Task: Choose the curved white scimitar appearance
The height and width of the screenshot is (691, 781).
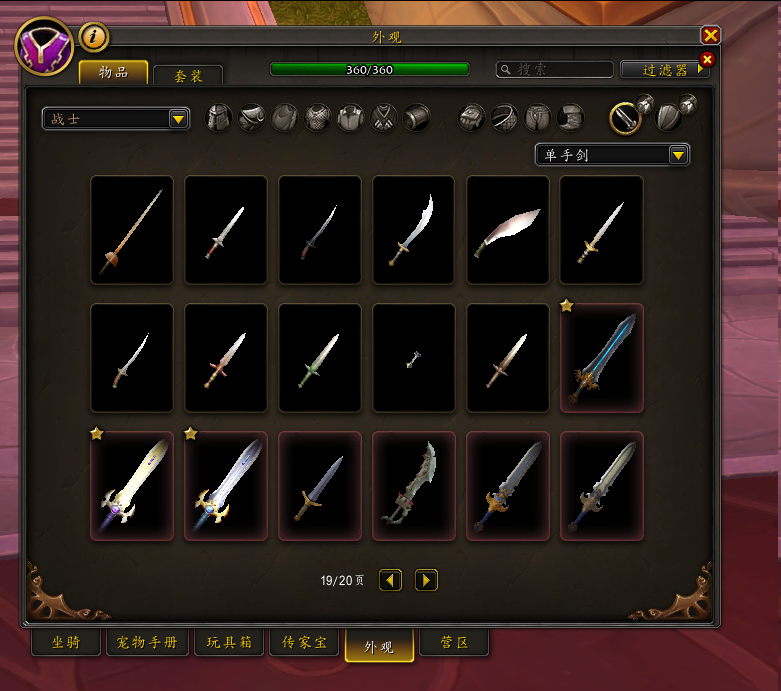Action: (508, 230)
